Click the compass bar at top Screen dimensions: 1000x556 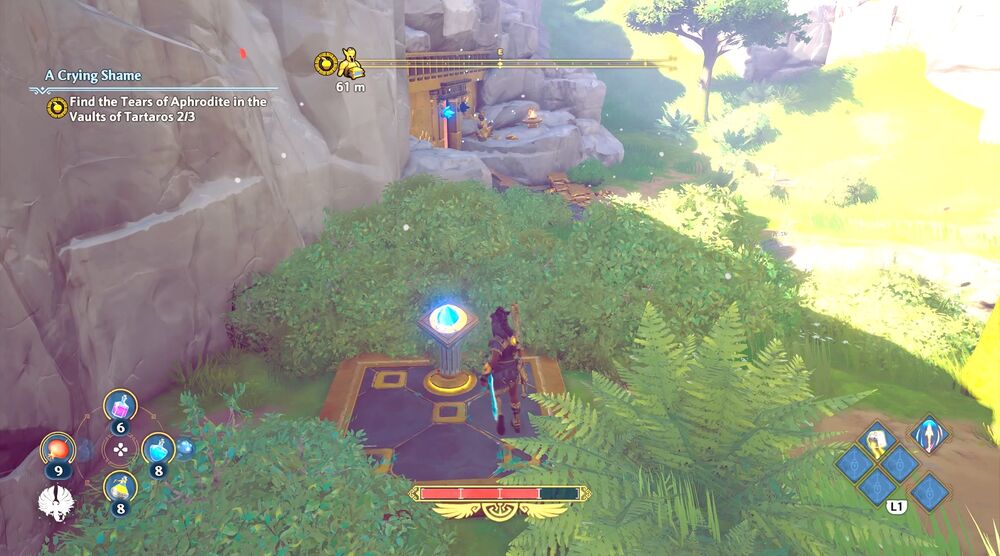point(520,63)
